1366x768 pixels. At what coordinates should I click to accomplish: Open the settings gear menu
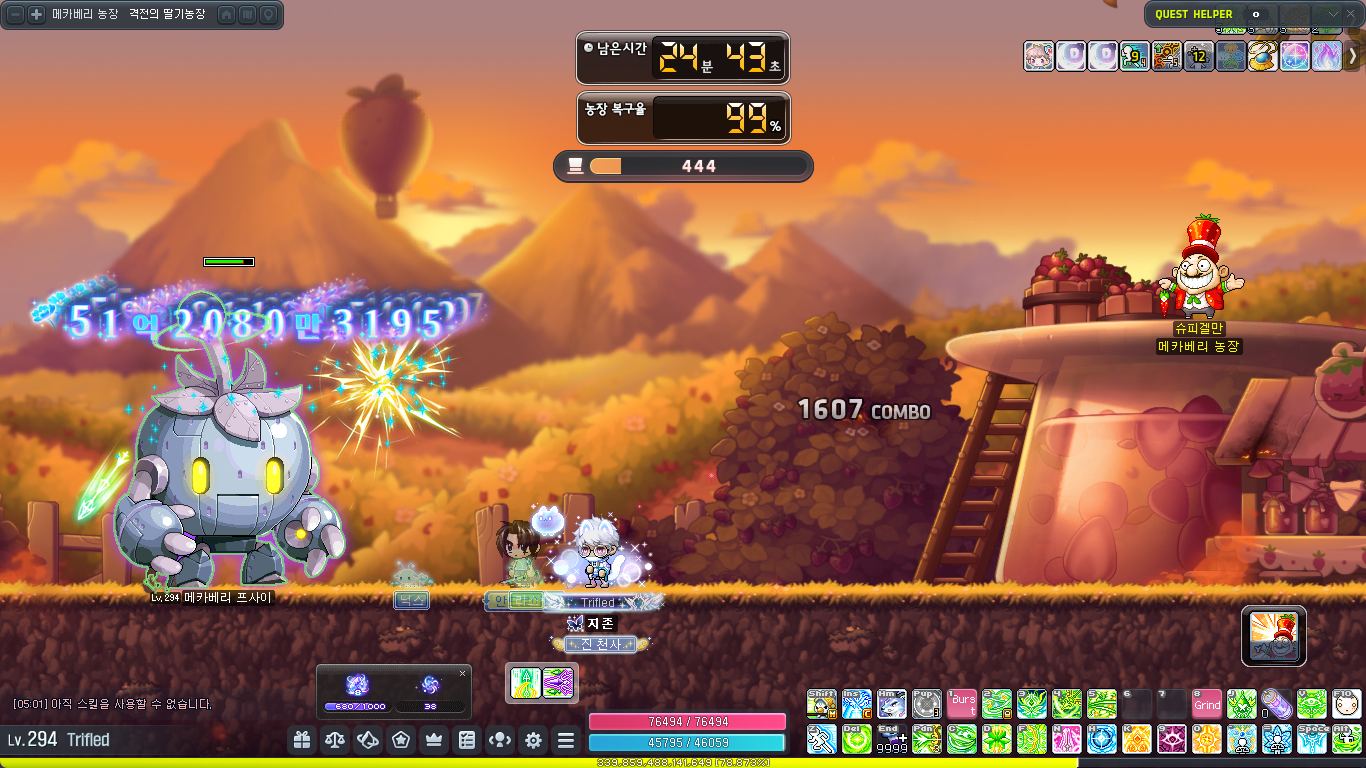(533, 740)
